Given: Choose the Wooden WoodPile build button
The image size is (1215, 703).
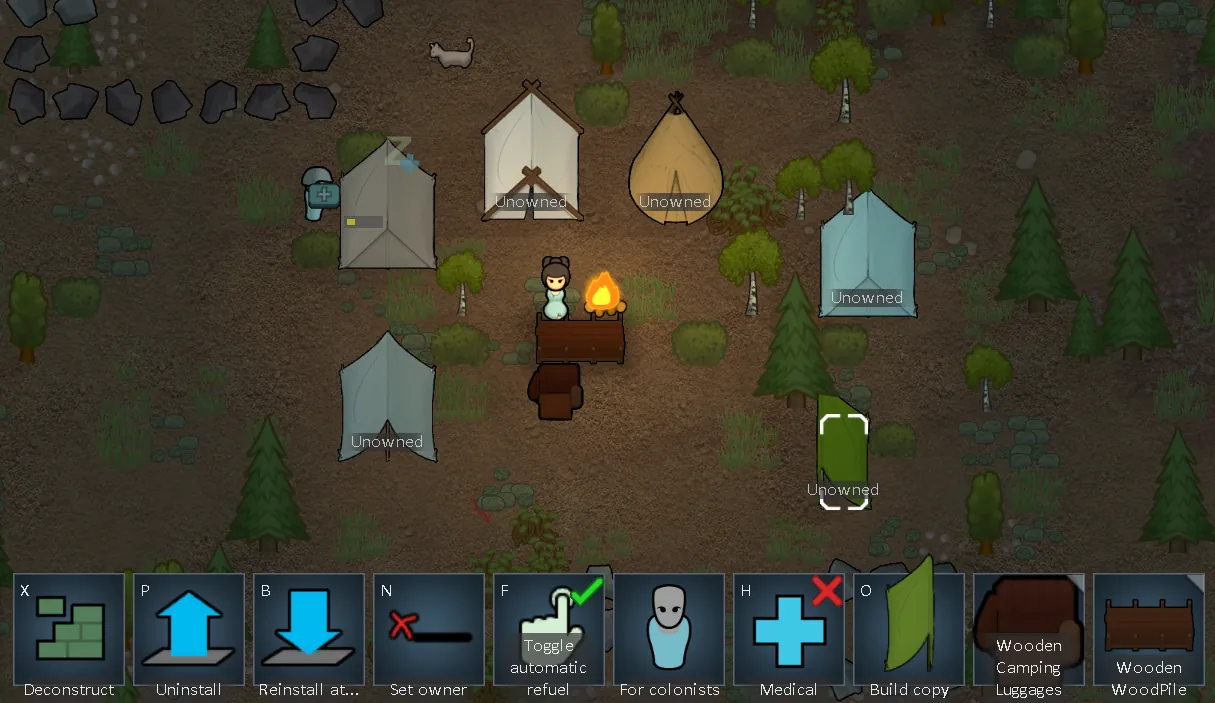Looking at the screenshot, I should click(x=1149, y=629).
